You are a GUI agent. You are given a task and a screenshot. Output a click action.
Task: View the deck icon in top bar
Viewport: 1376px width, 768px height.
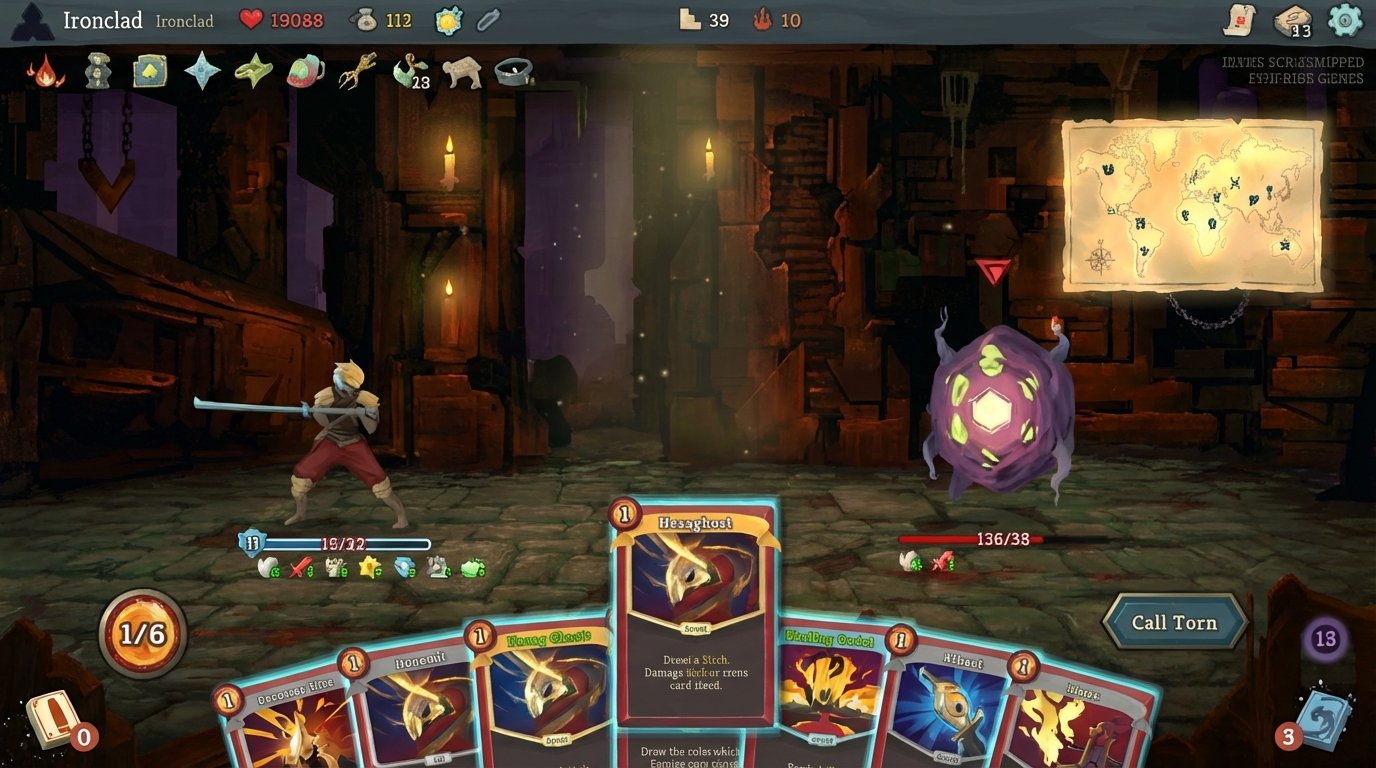click(1292, 21)
